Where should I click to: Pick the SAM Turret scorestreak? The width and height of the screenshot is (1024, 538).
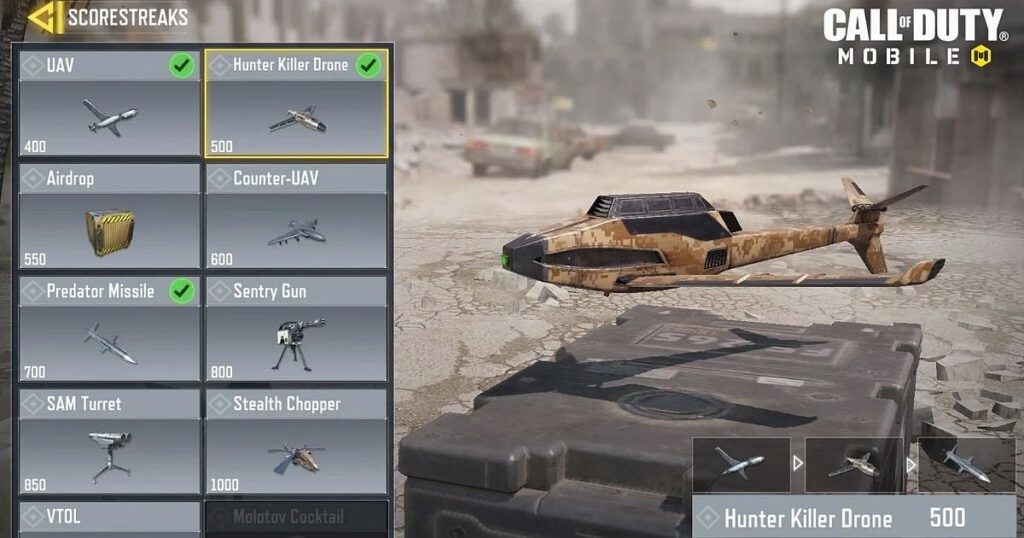coord(110,442)
